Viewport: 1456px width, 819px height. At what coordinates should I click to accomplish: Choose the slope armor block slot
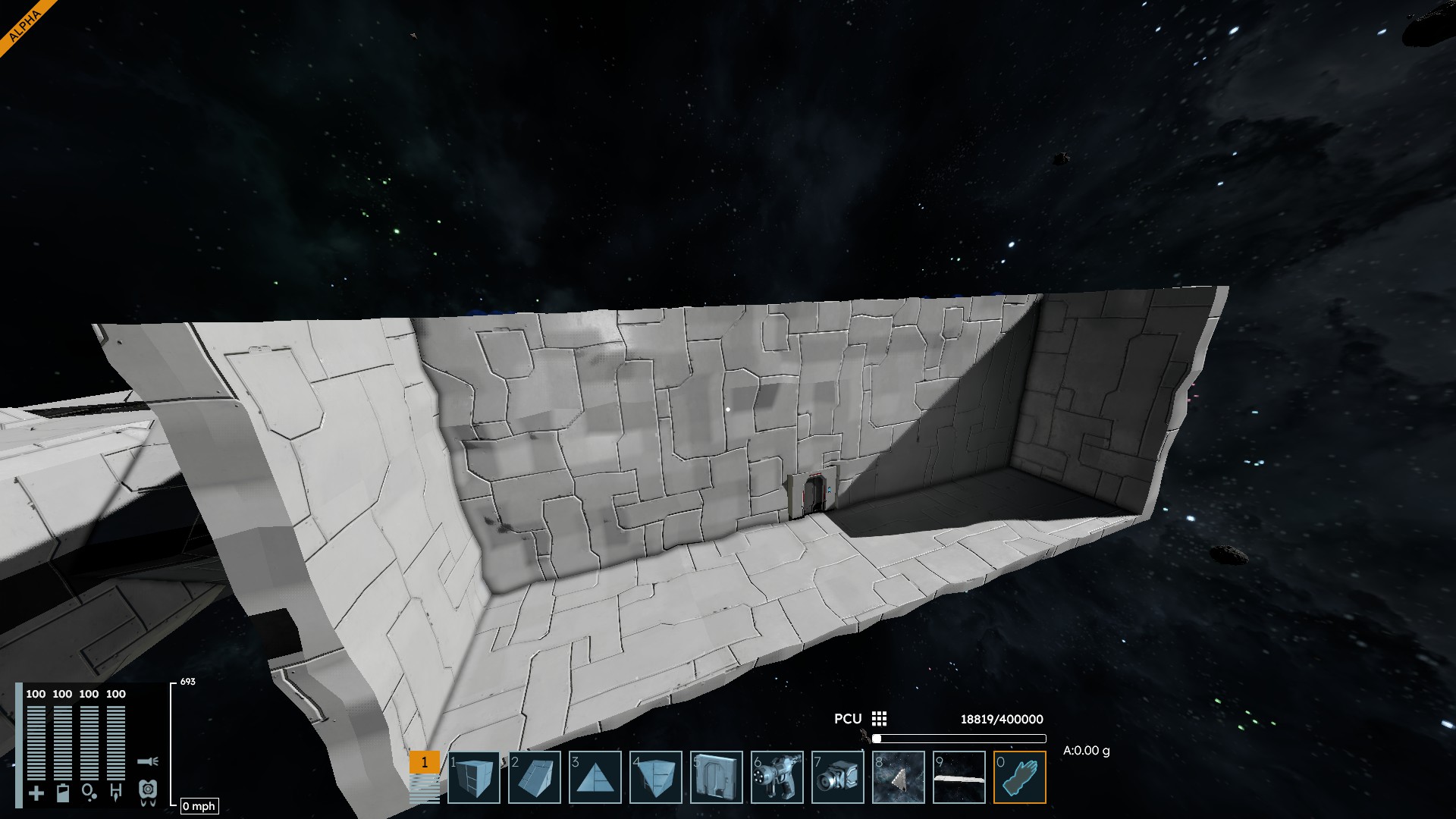pyautogui.click(x=535, y=777)
